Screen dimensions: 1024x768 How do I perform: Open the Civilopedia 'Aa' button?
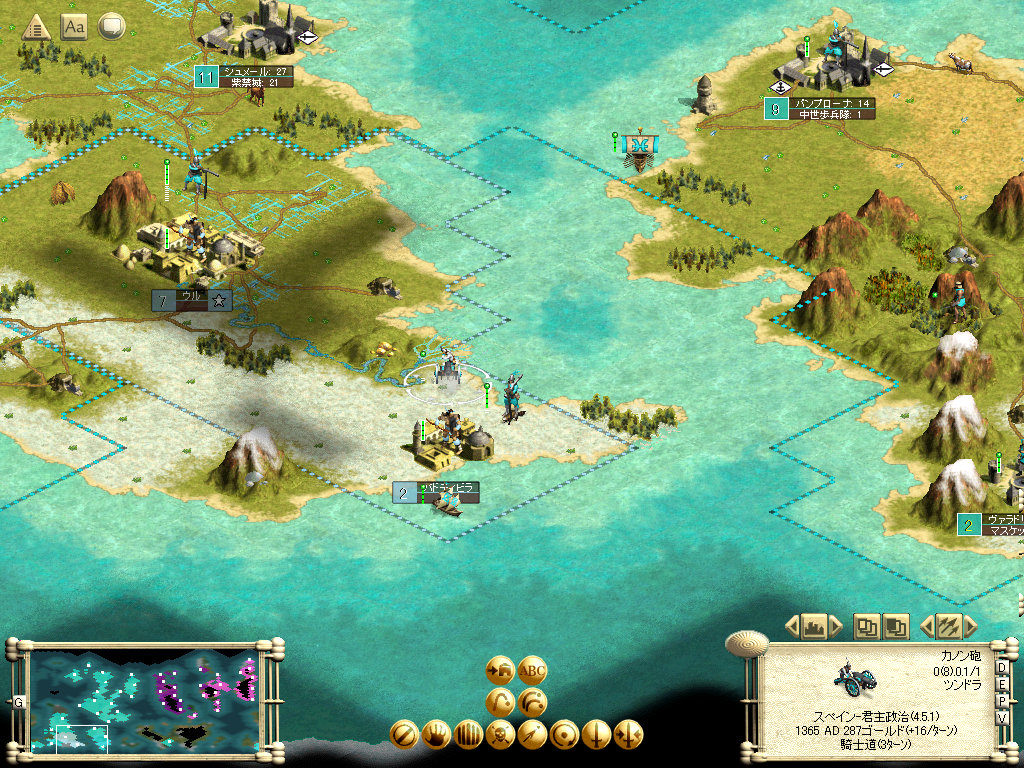[x=74, y=27]
